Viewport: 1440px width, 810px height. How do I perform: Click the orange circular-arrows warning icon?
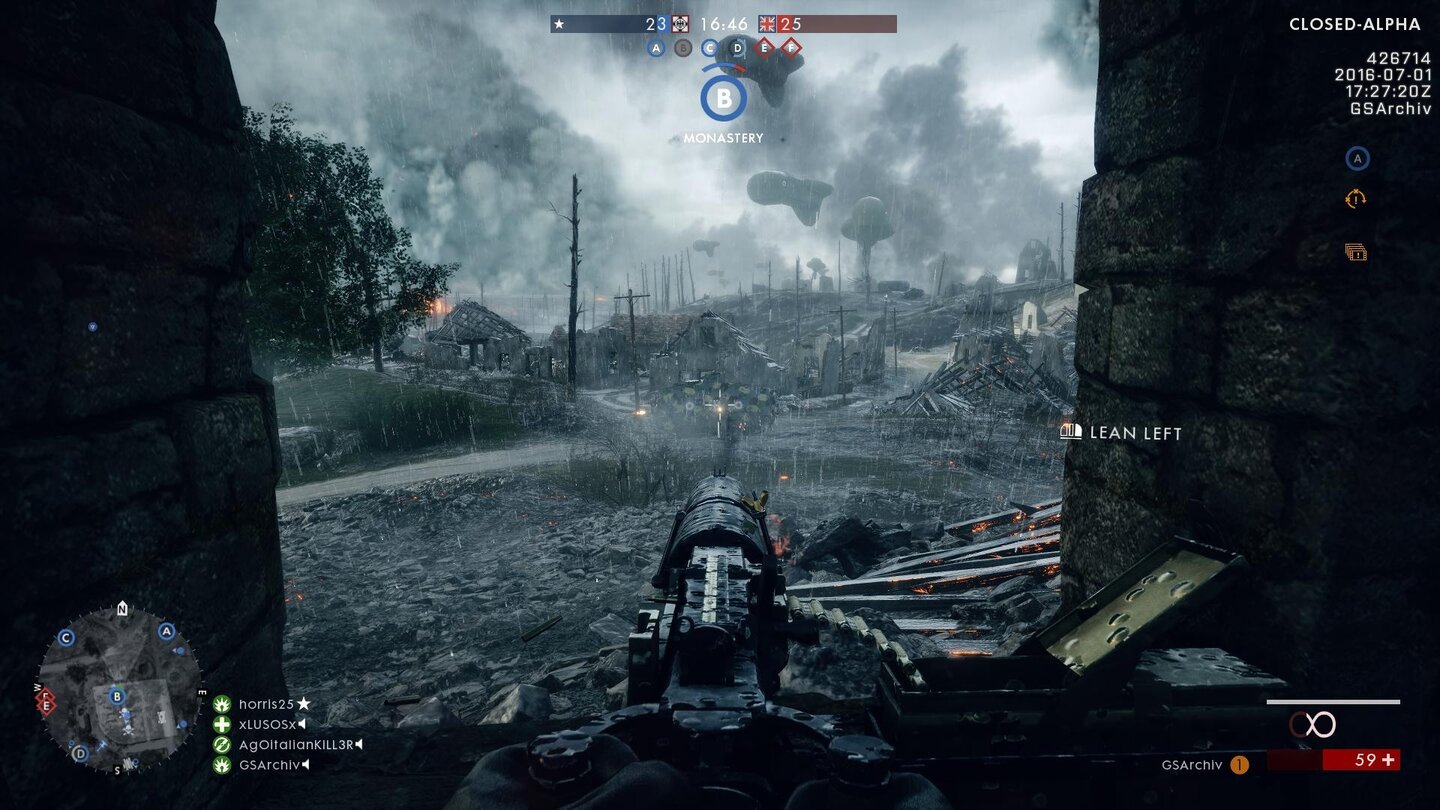pos(1355,199)
